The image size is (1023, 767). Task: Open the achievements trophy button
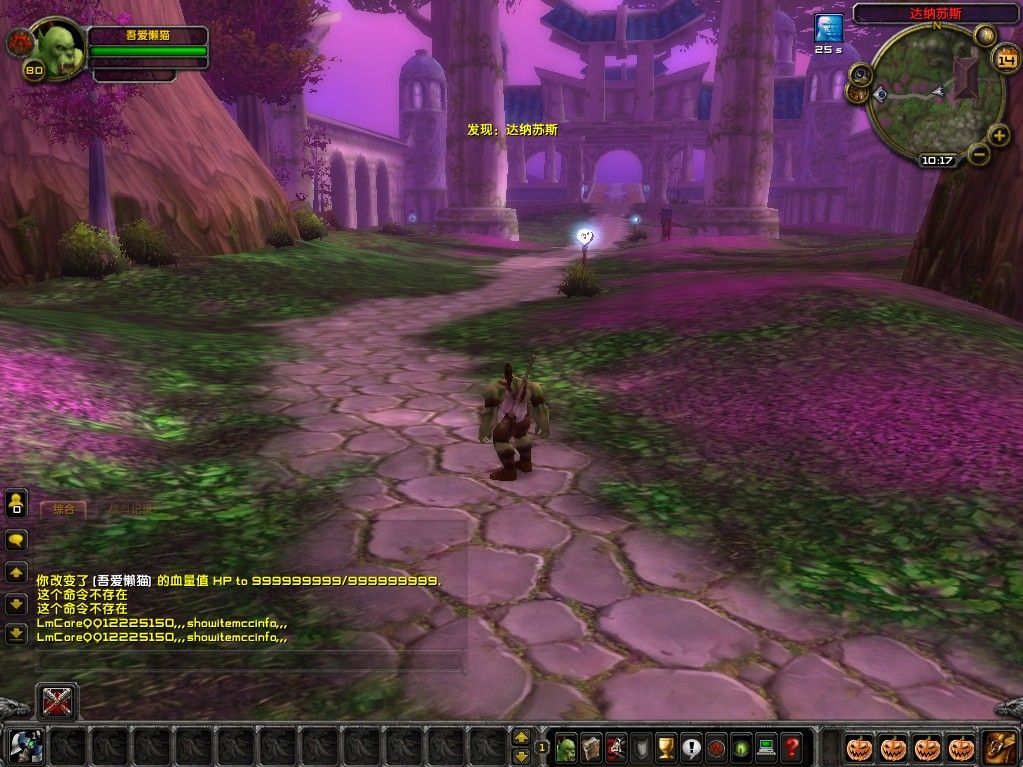pyautogui.click(x=666, y=746)
